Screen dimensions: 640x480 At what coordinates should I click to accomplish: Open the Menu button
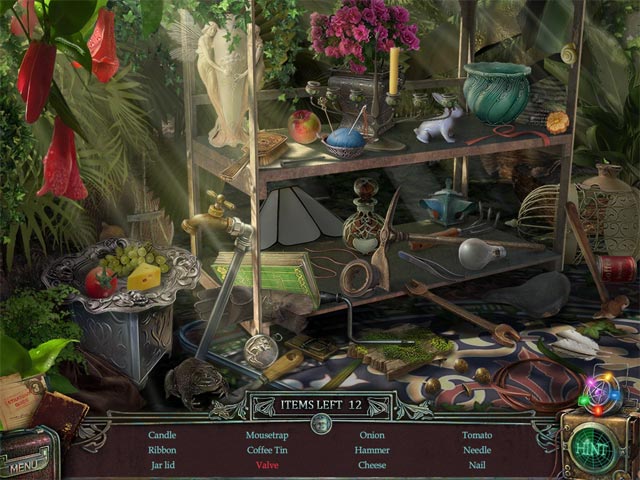pyautogui.click(x=27, y=466)
